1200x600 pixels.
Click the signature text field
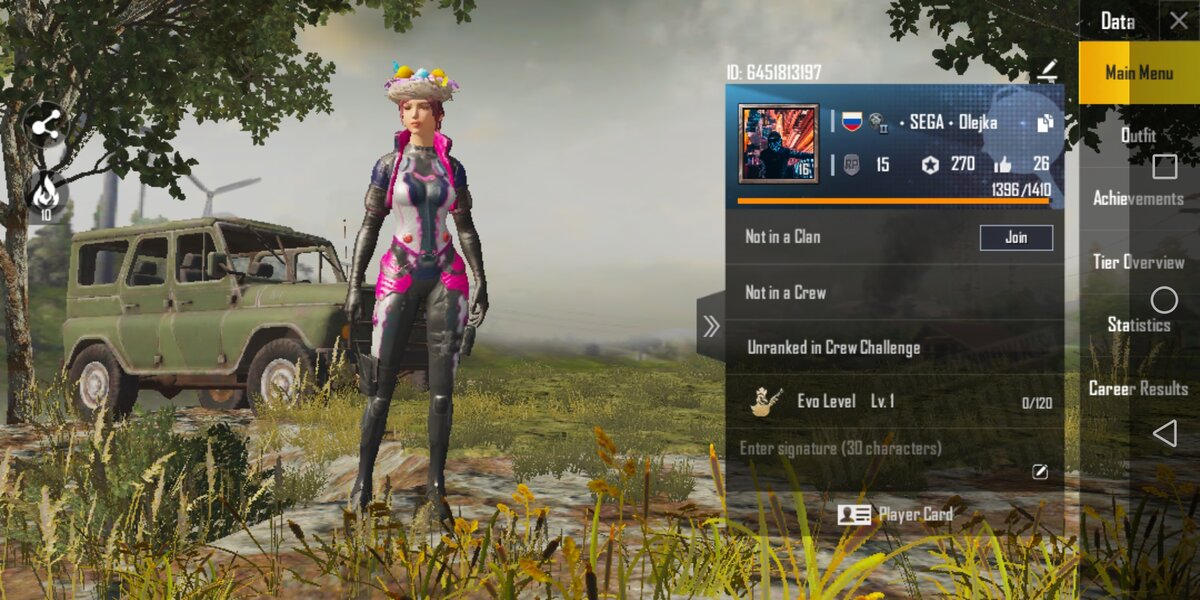[x=880, y=449]
